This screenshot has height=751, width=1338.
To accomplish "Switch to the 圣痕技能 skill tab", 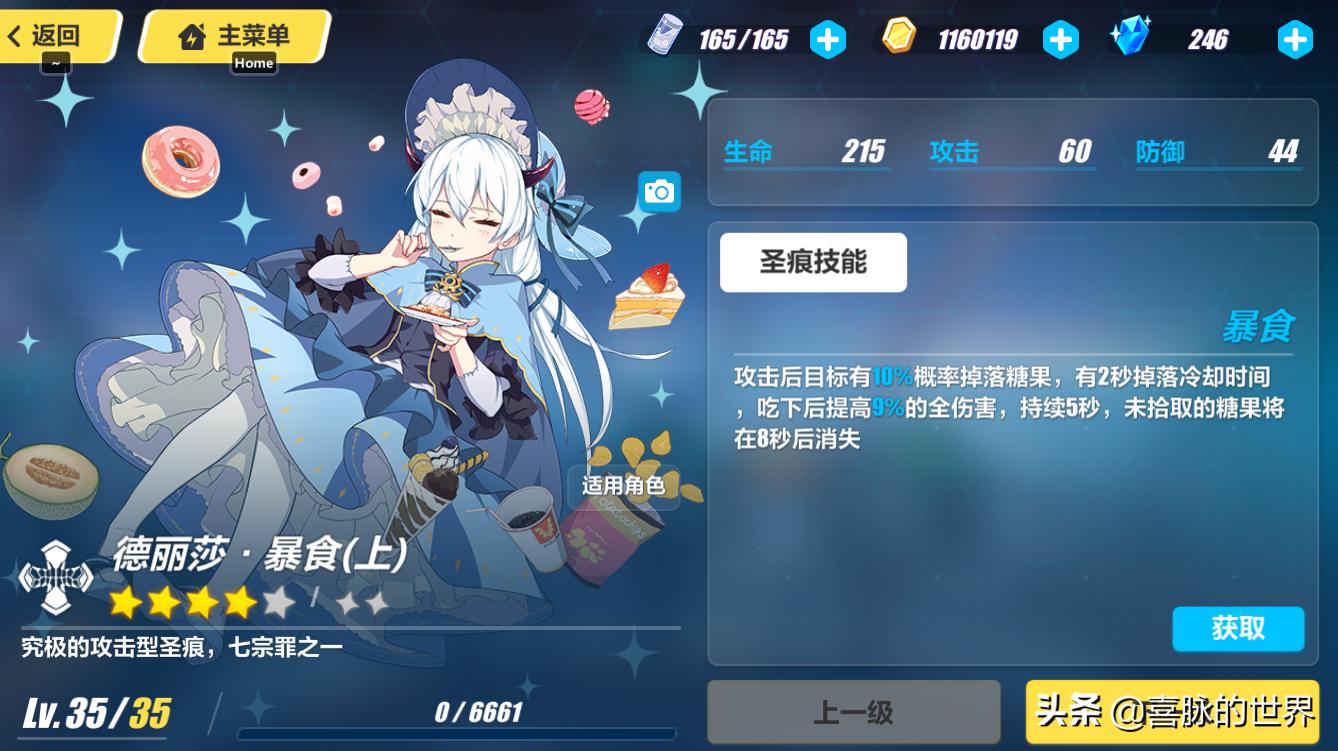I will pos(813,262).
